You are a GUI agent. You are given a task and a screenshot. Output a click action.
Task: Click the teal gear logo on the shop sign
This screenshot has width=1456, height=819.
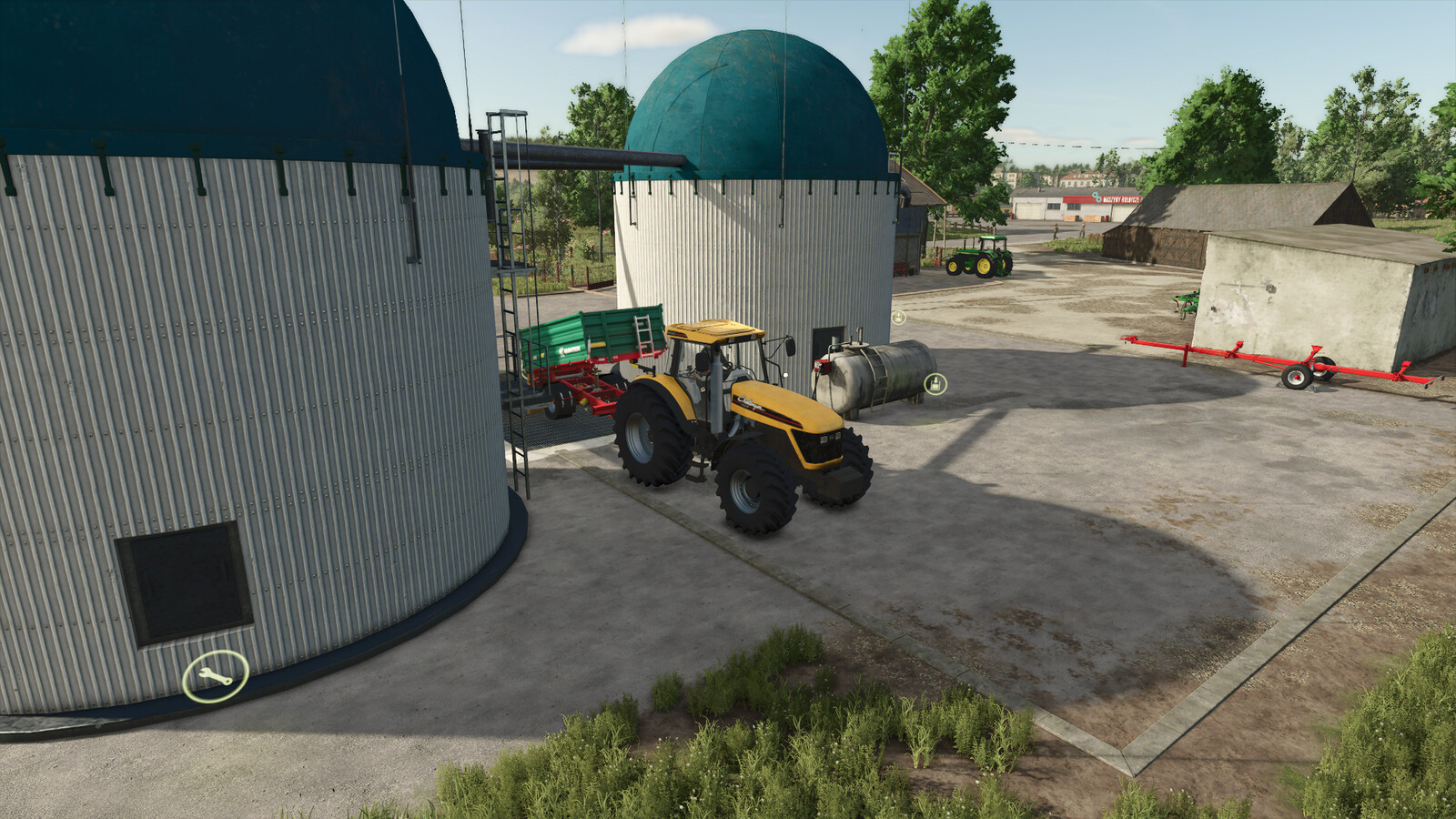pos(1097,197)
